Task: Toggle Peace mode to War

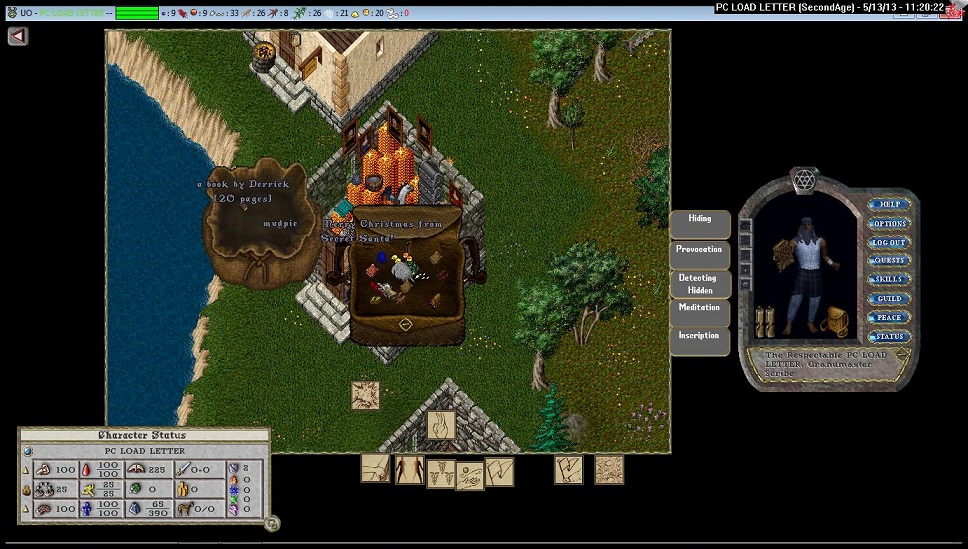Action: pyautogui.click(x=889, y=318)
